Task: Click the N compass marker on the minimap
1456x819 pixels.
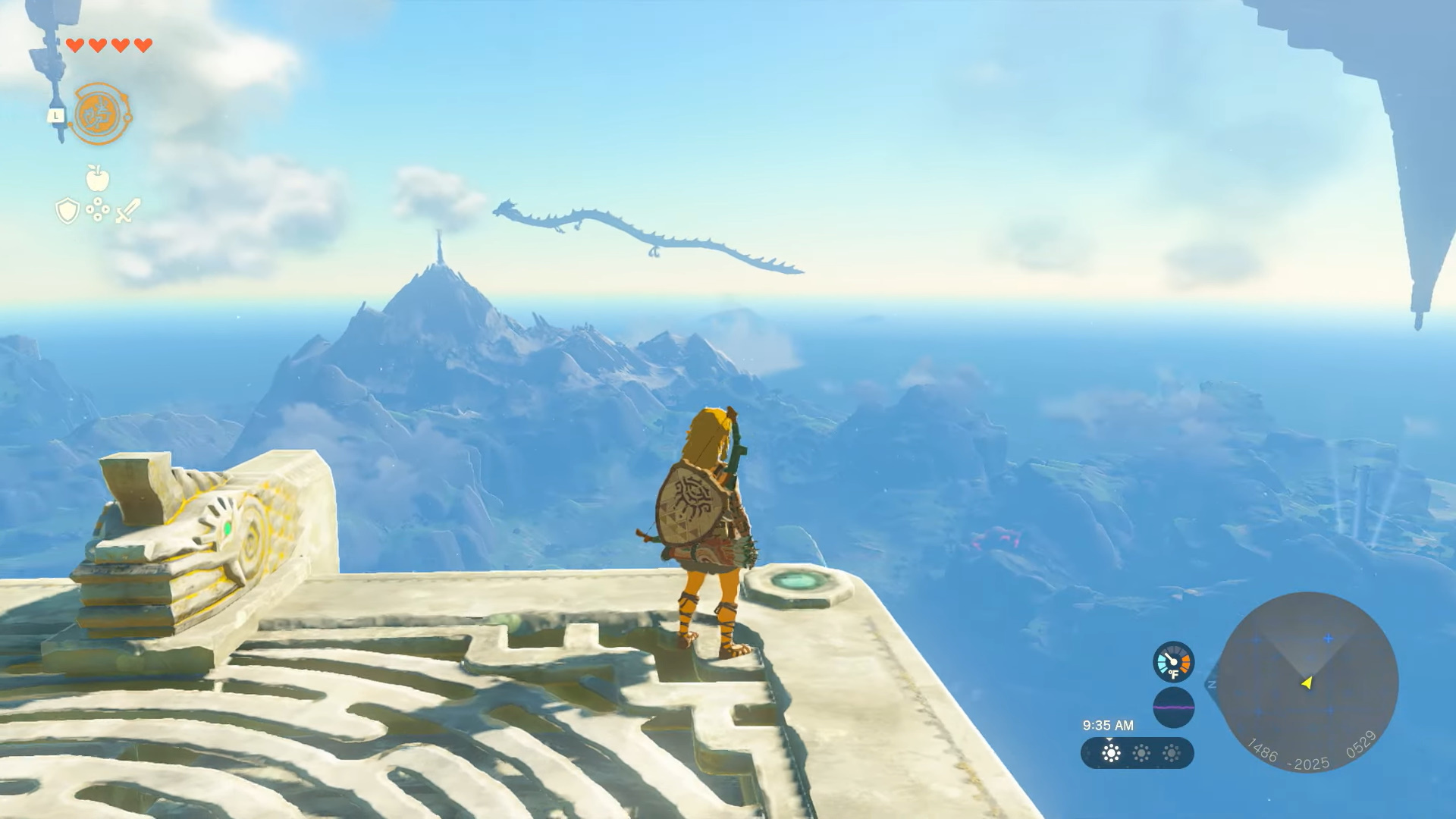Action: pyautogui.click(x=1212, y=683)
